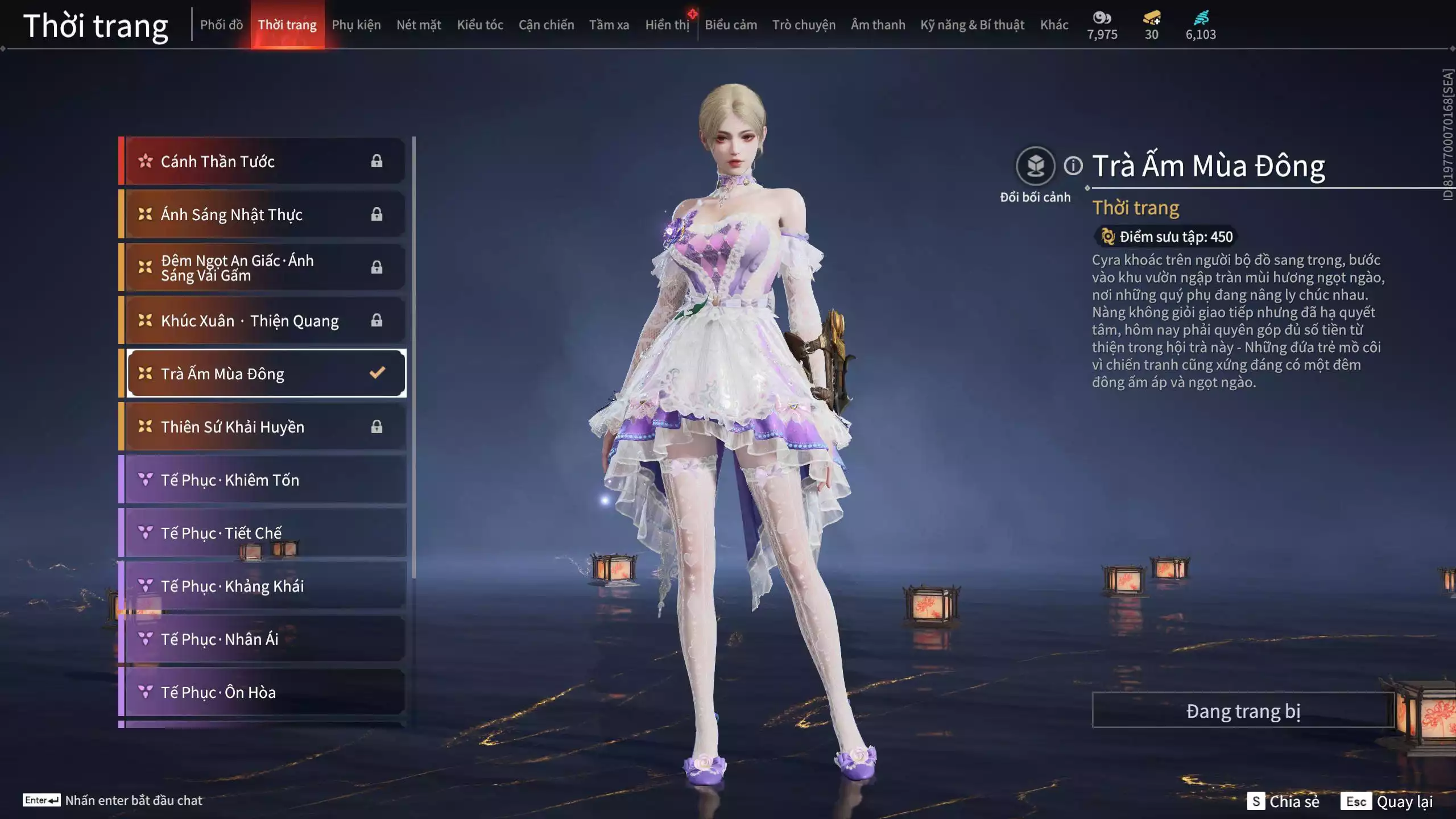The width and height of the screenshot is (1456, 819).
Task: Click the lock on Ánh Sáng Nhật Thực
Action: [x=376, y=214]
